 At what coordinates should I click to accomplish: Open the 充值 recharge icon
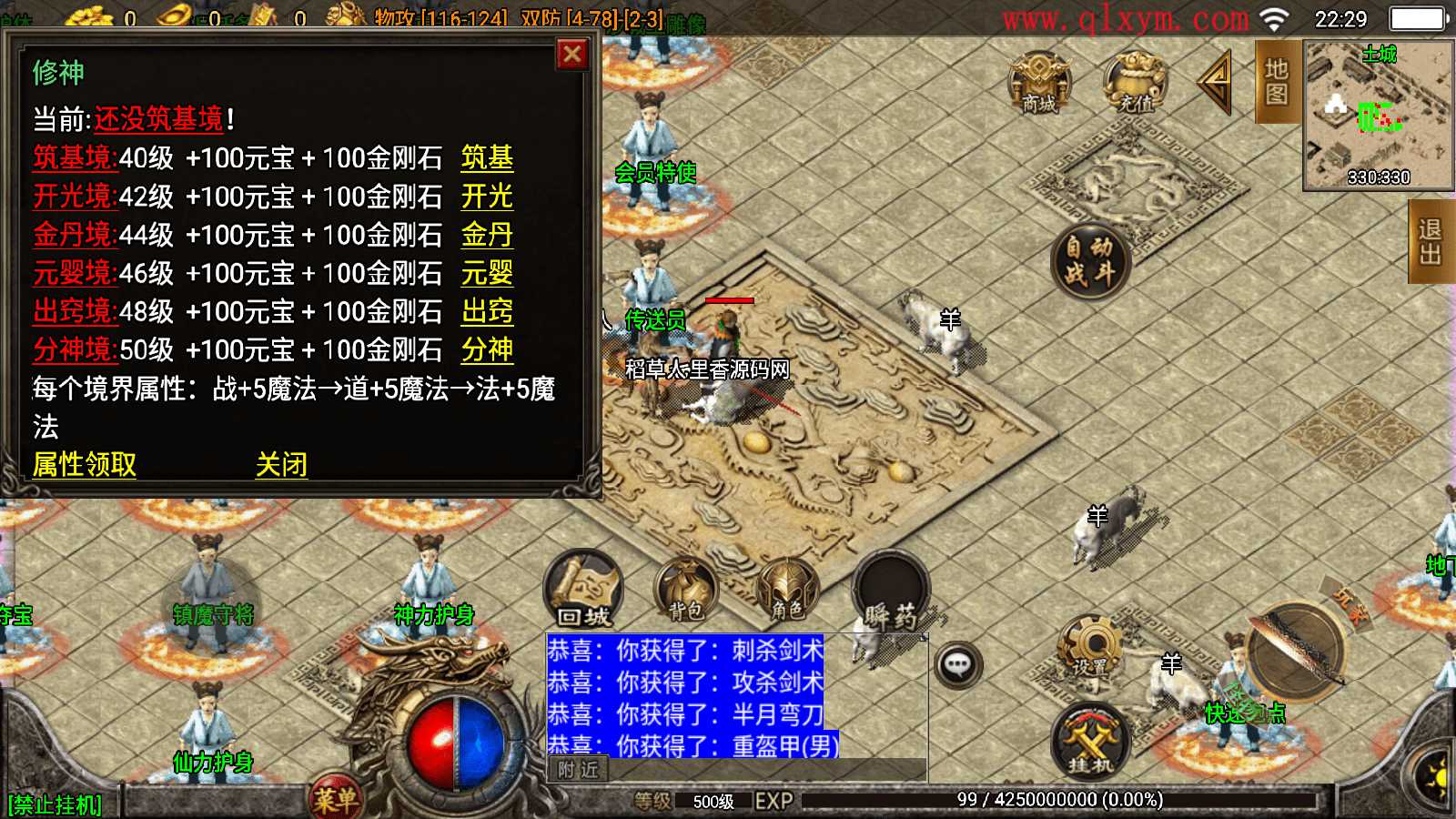(x=1133, y=82)
